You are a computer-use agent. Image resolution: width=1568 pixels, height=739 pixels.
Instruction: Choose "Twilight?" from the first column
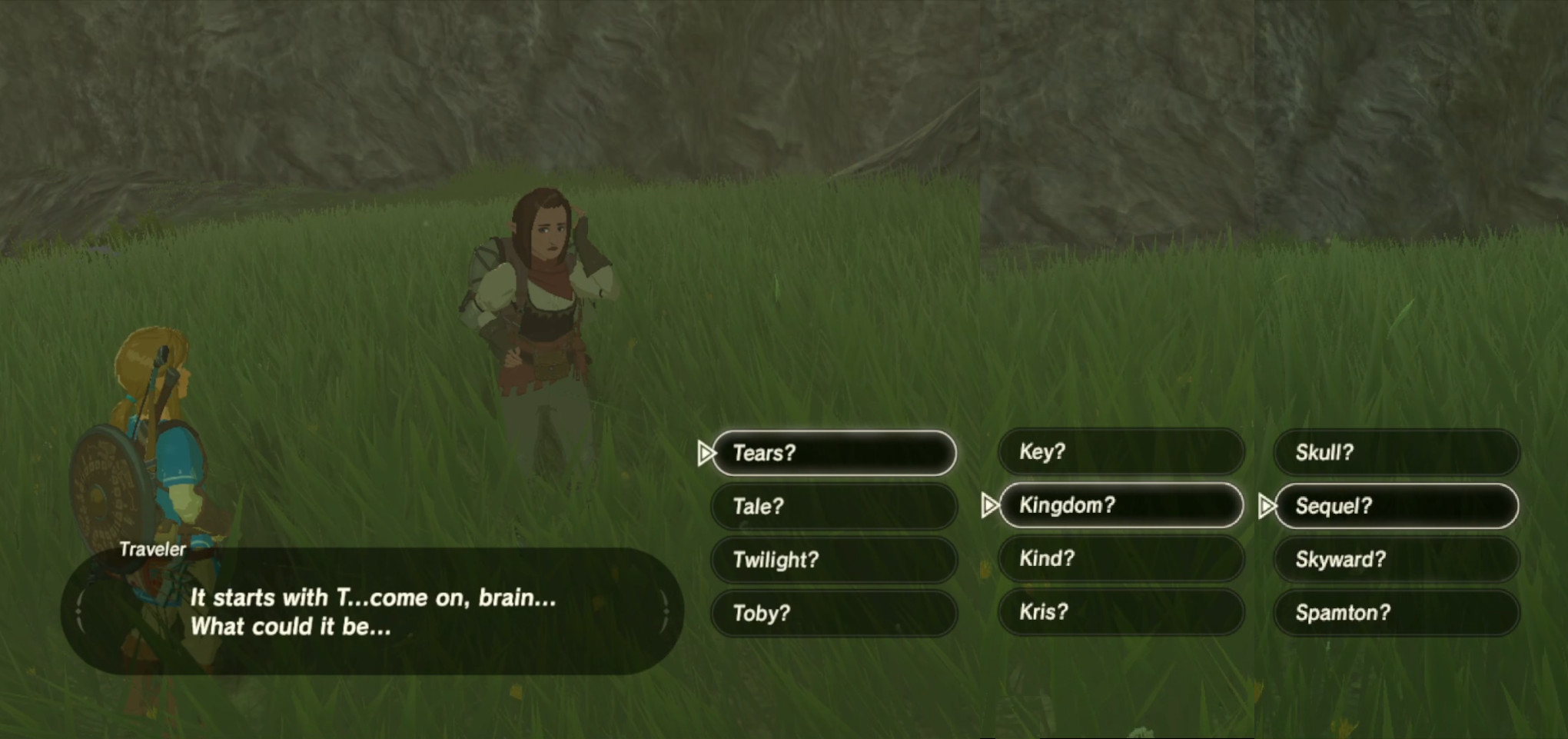click(832, 560)
